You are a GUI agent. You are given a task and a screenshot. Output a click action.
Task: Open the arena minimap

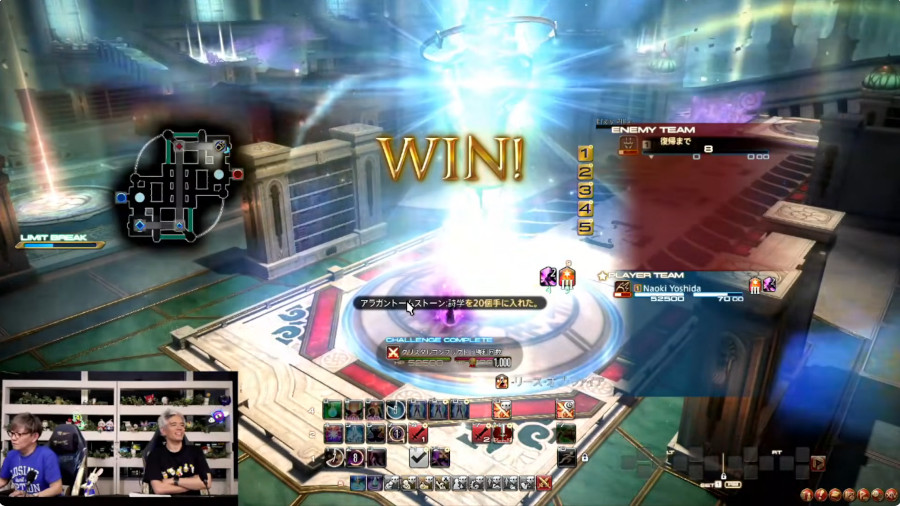[x=178, y=187]
